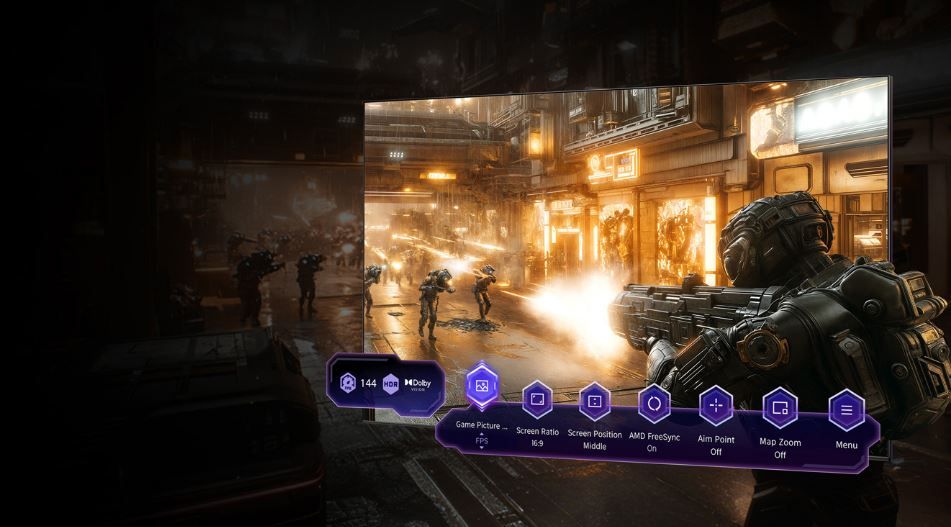Open the Screen Ratio 16:9 option
Viewport: 951px width, 527px height.
(x=537, y=400)
